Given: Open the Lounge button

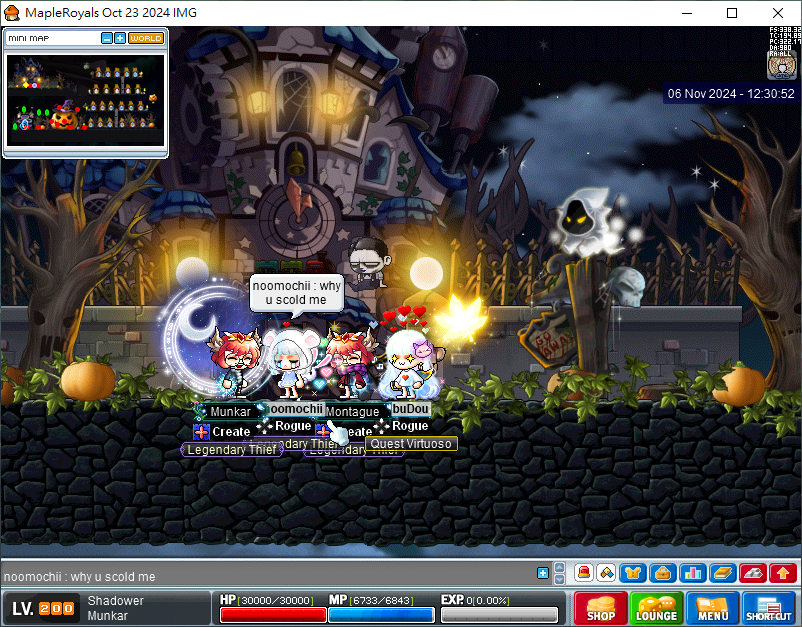Looking at the screenshot, I should 656,608.
